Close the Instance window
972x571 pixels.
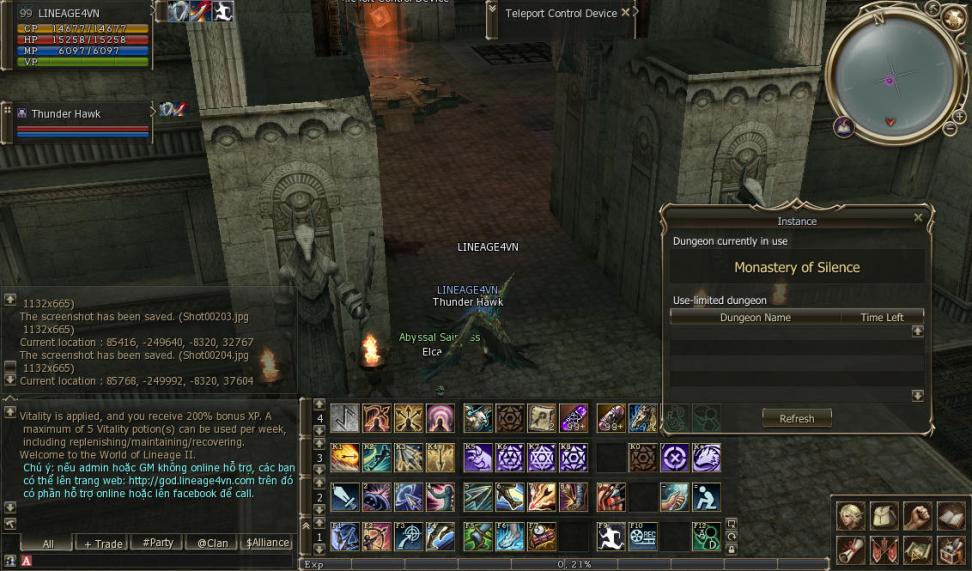[x=918, y=217]
